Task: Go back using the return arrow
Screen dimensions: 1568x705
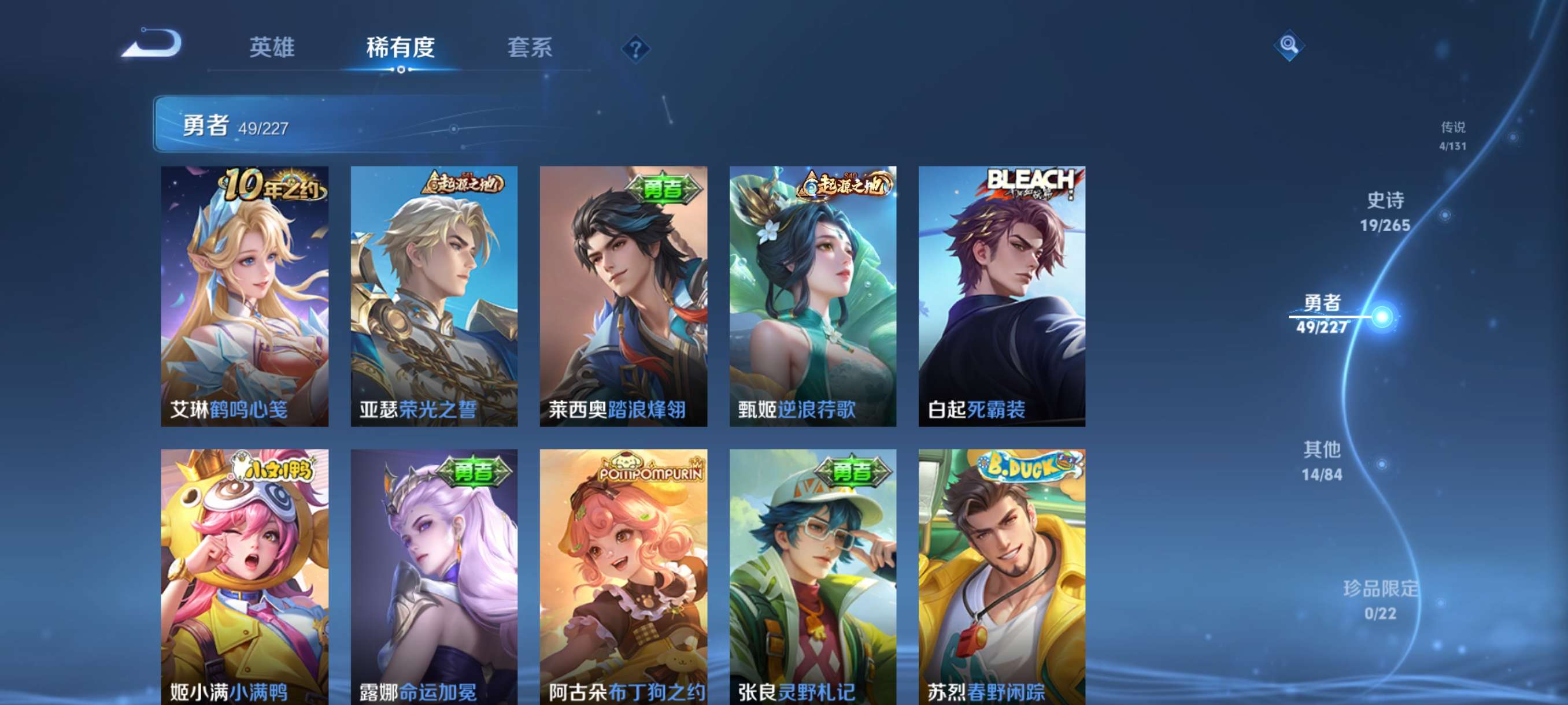Action: click(x=152, y=44)
